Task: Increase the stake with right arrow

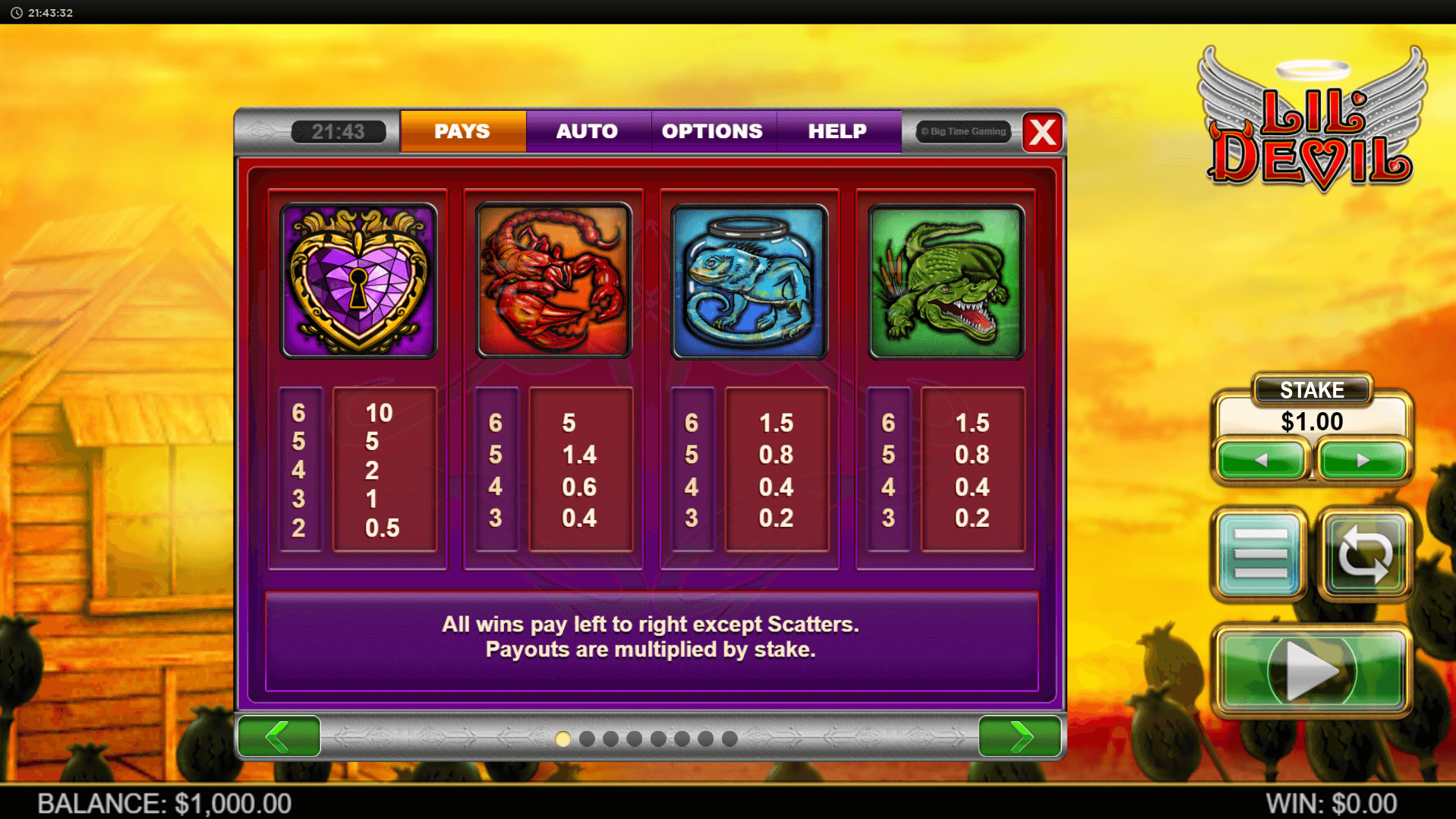Action: [1363, 460]
